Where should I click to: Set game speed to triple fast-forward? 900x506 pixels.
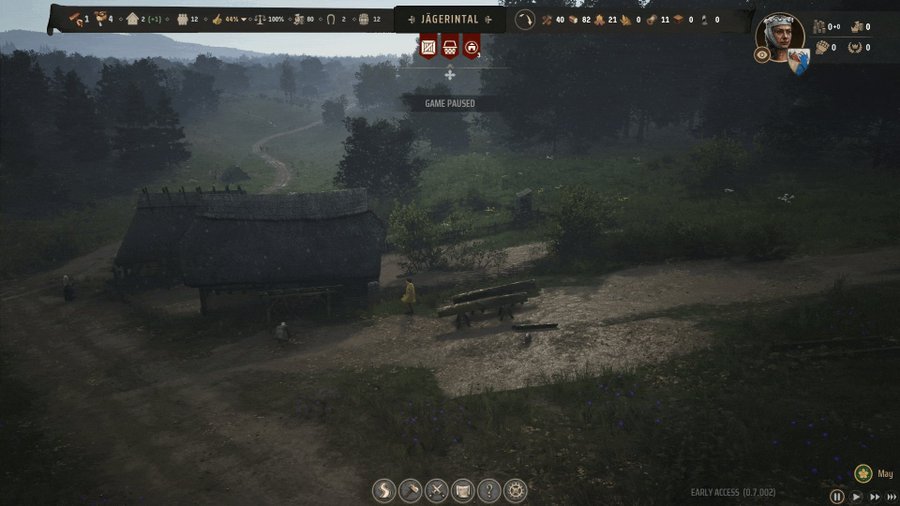(x=891, y=496)
